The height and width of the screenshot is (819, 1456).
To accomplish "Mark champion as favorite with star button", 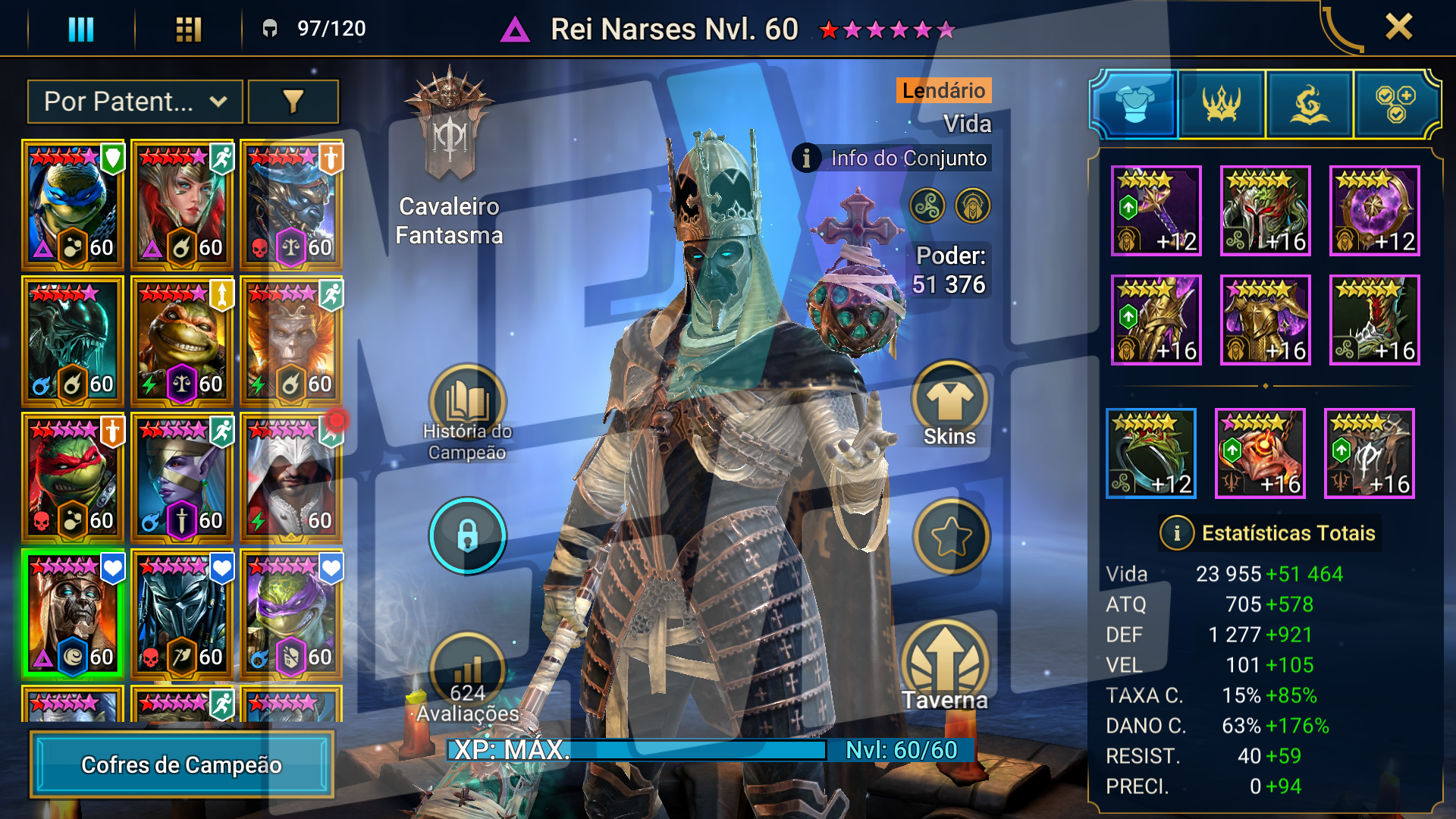I will [951, 537].
